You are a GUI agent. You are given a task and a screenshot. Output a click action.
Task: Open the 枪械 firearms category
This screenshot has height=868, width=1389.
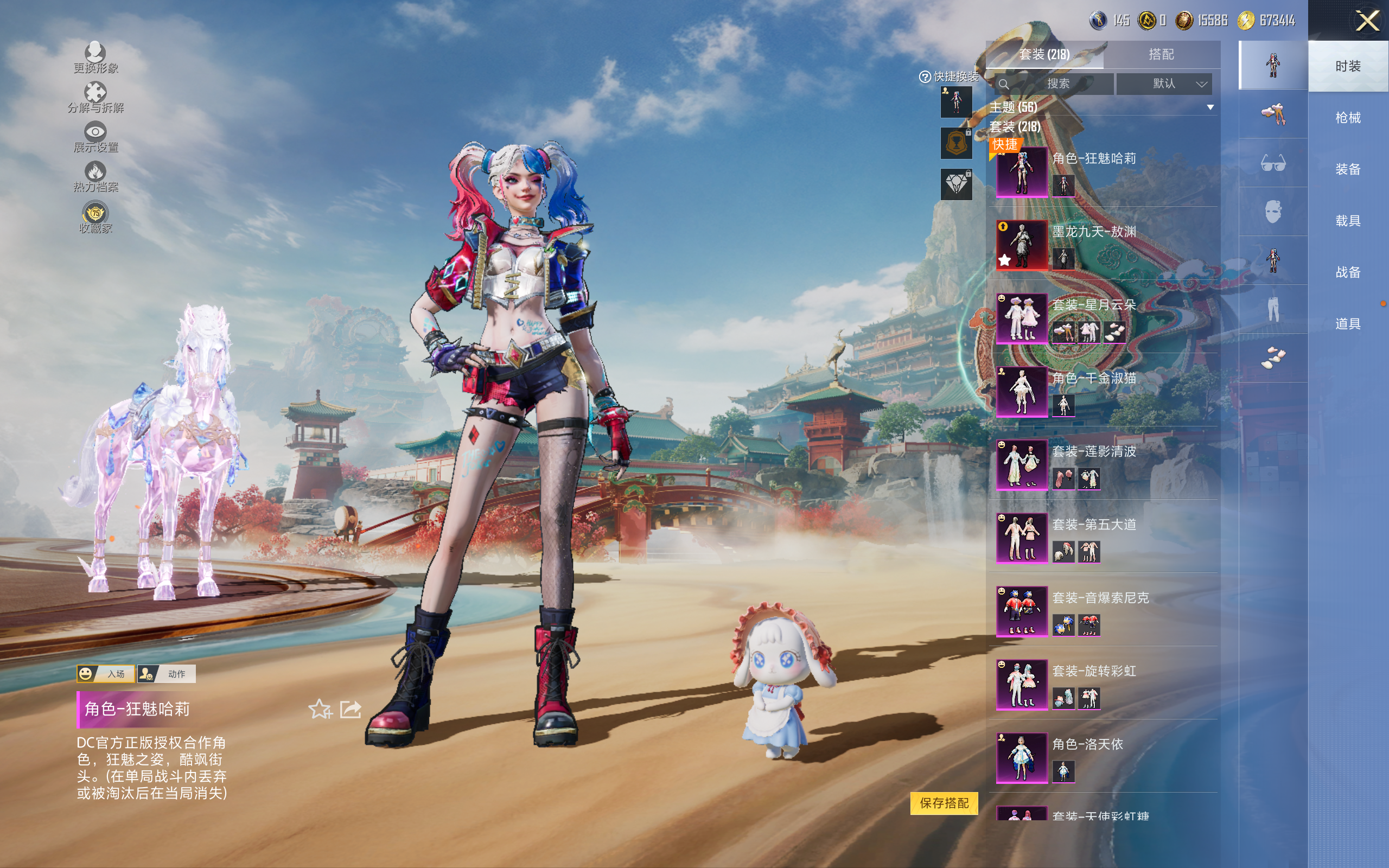[x=1348, y=118]
